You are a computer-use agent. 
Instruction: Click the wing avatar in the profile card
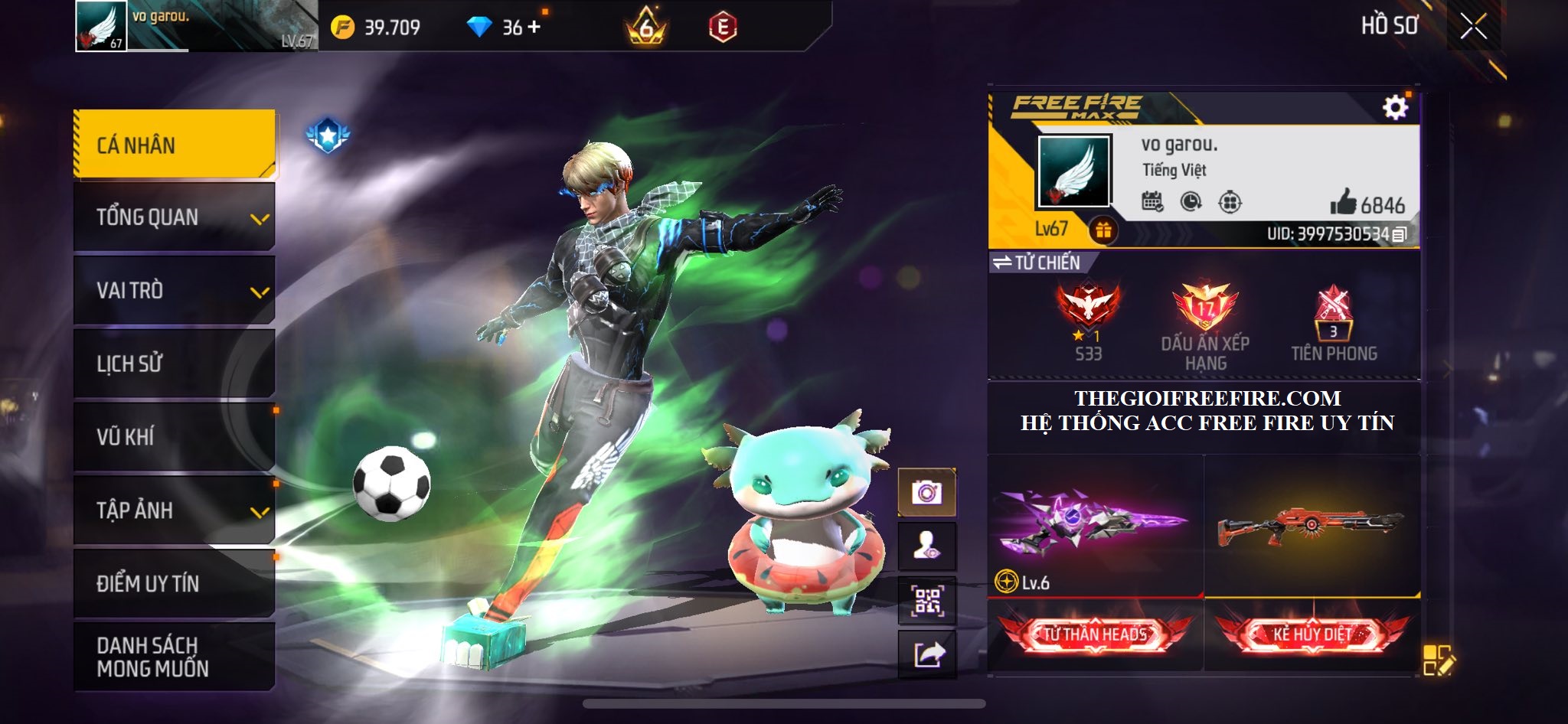pyautogui.click(x=1073, y=171)
